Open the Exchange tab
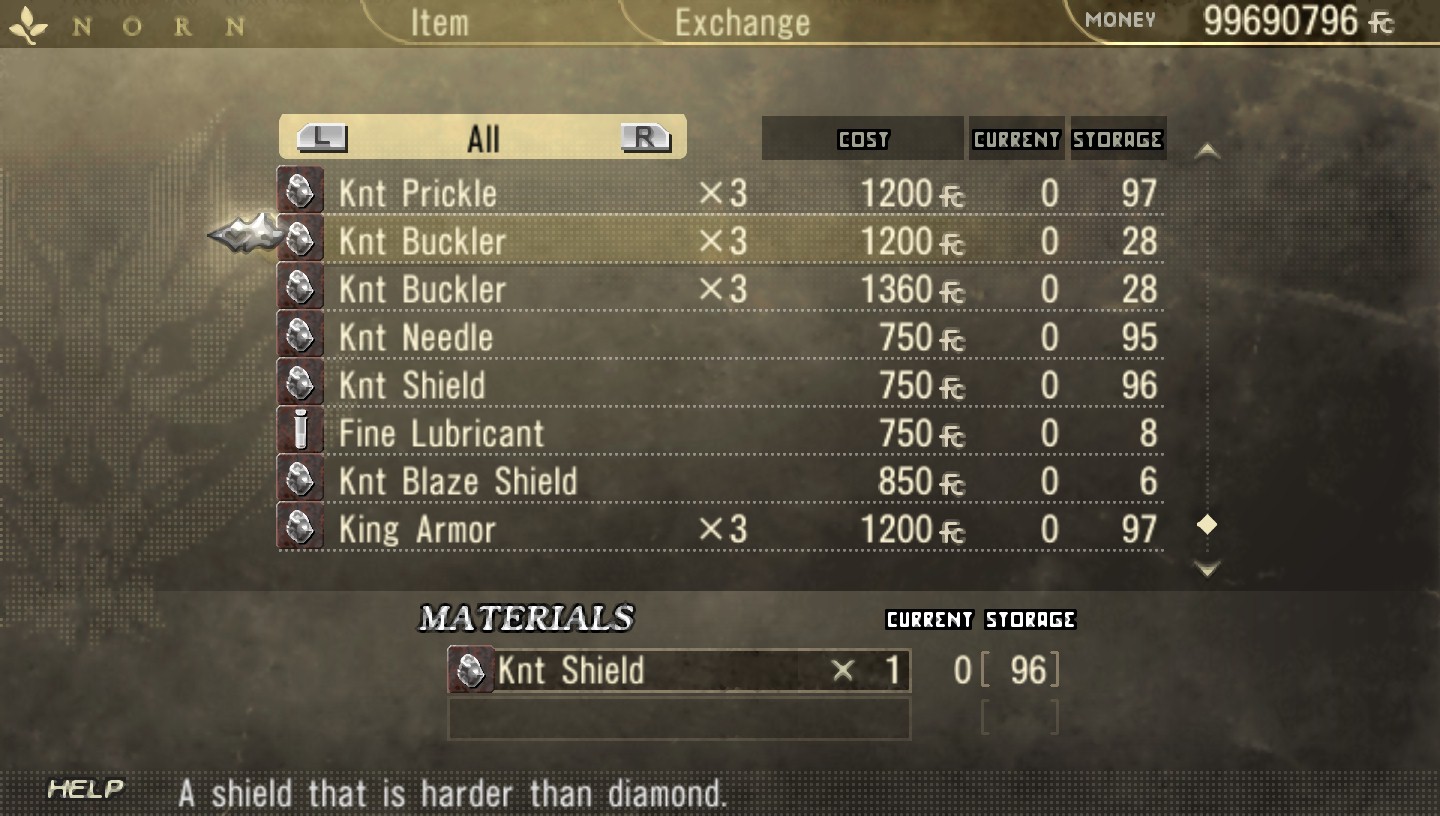Viewport: 1440px width, 816px height. tap(742, 22)
